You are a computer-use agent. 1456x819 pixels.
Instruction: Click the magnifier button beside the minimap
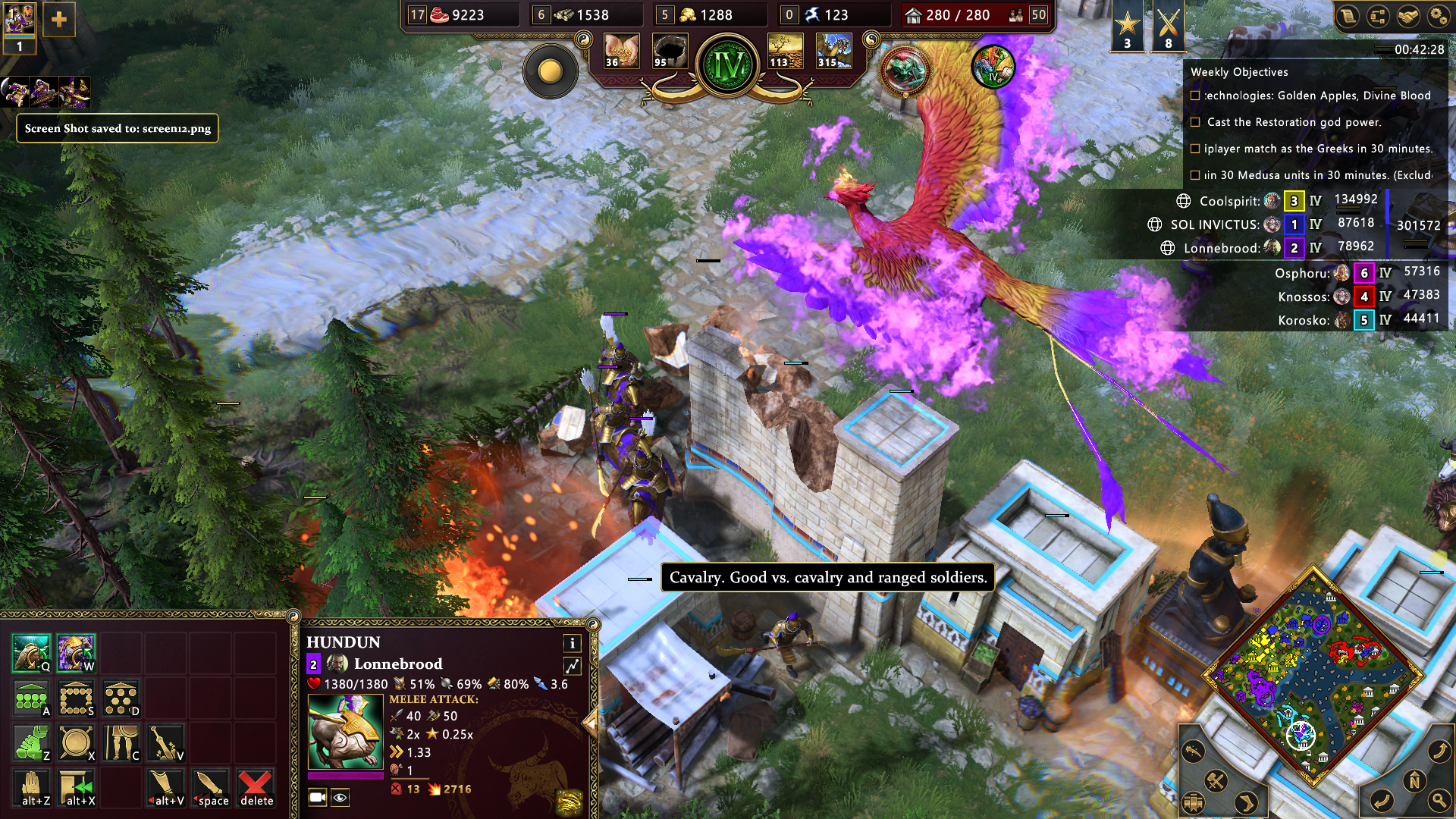(1438, 800)
